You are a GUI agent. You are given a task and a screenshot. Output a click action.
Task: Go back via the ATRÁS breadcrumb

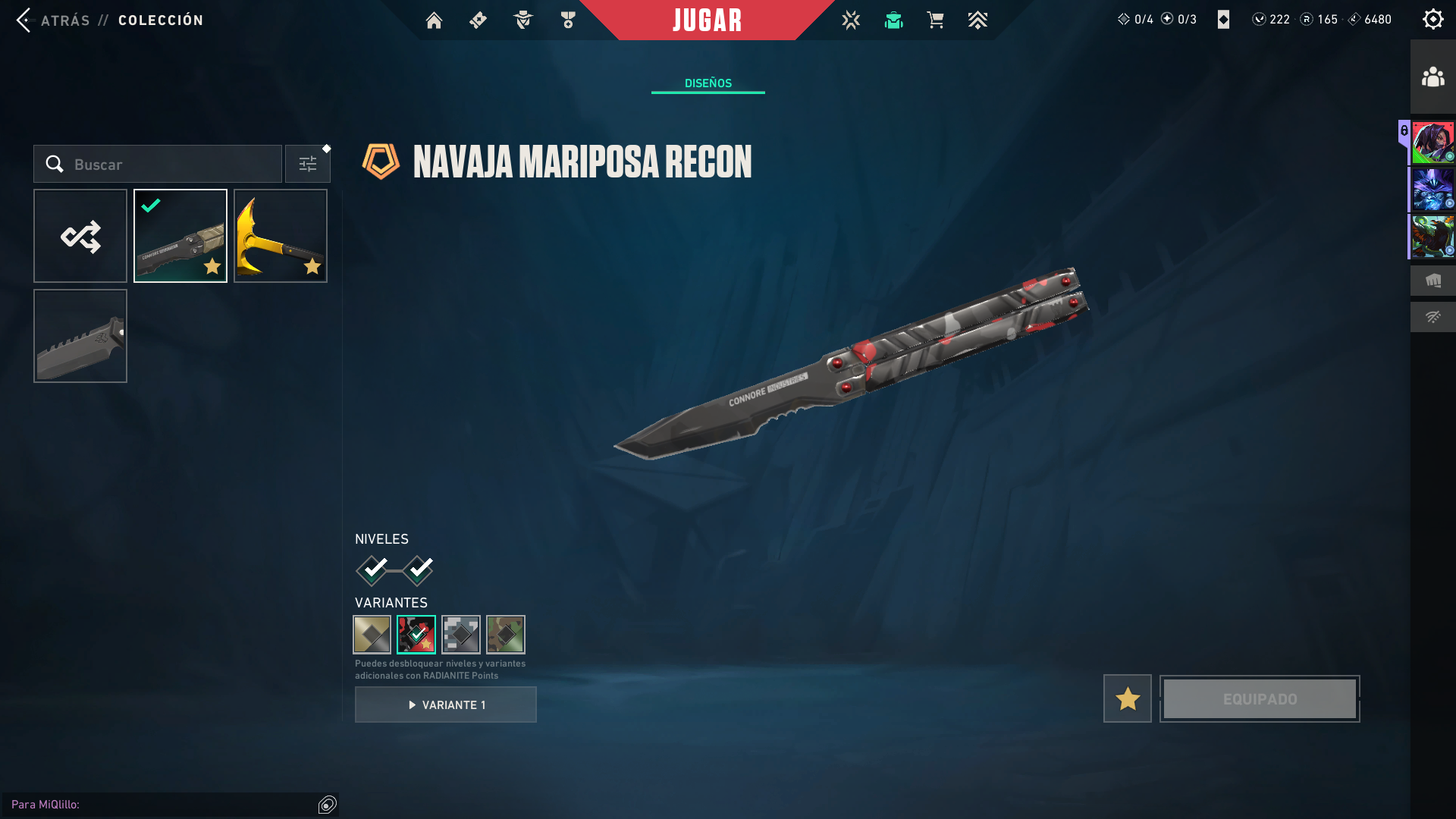[x=64, y=20]
